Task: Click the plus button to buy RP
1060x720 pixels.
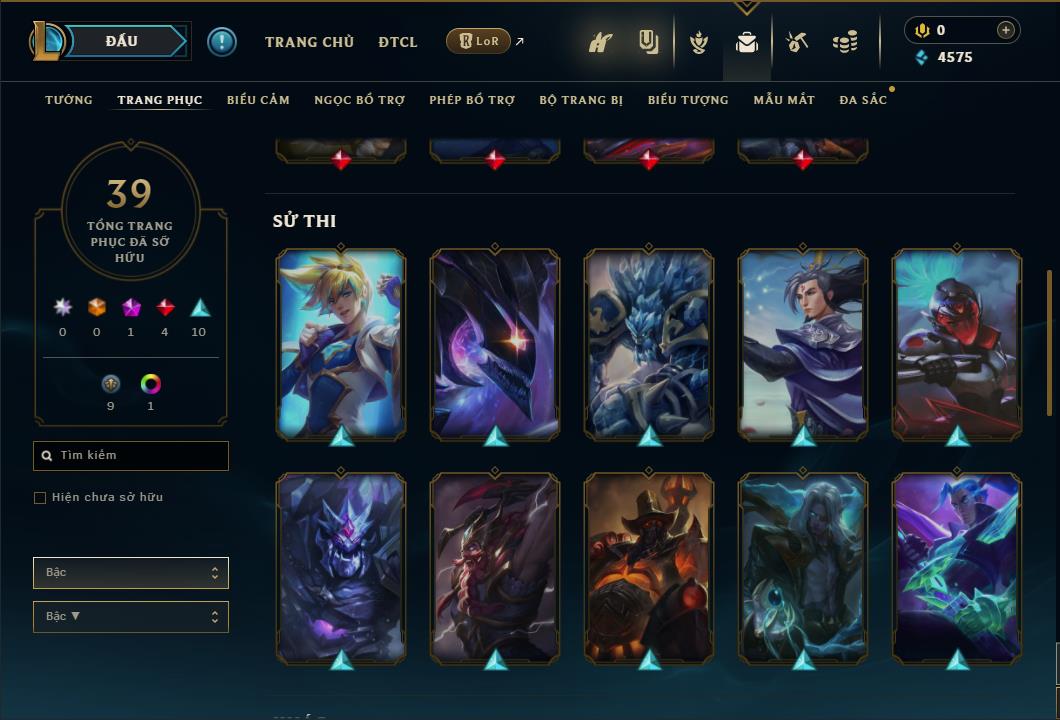Action: point(1006,30)
